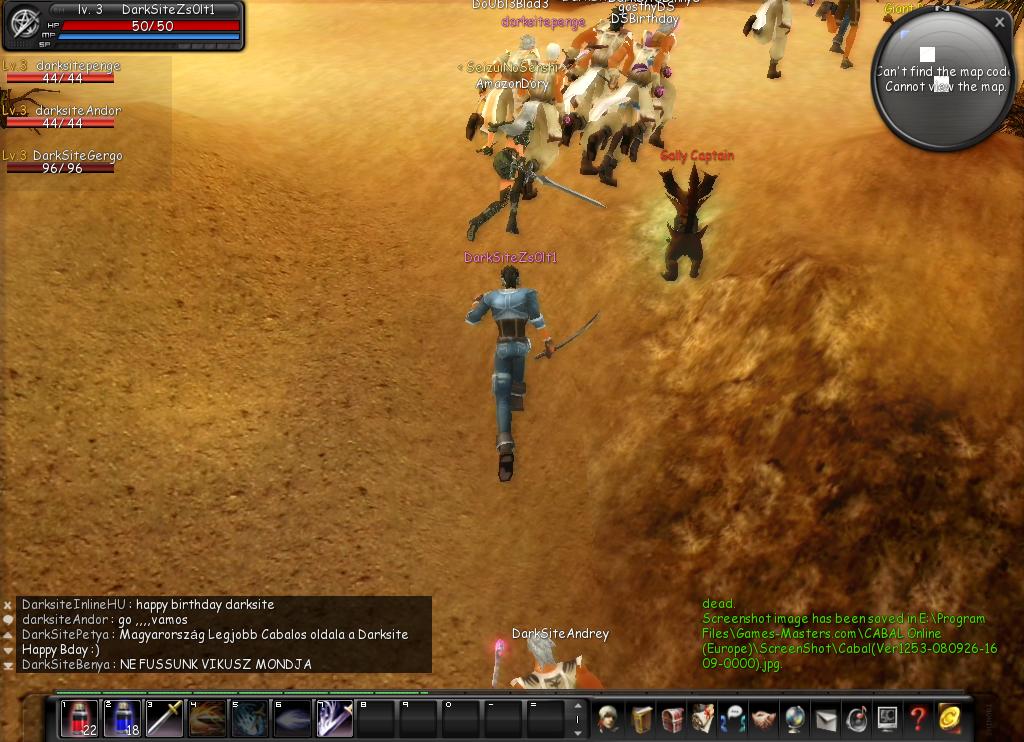Screen dimensions: 1024x742
Task: Open the treasure chest inventory icon
Action: tap(672, 719)
